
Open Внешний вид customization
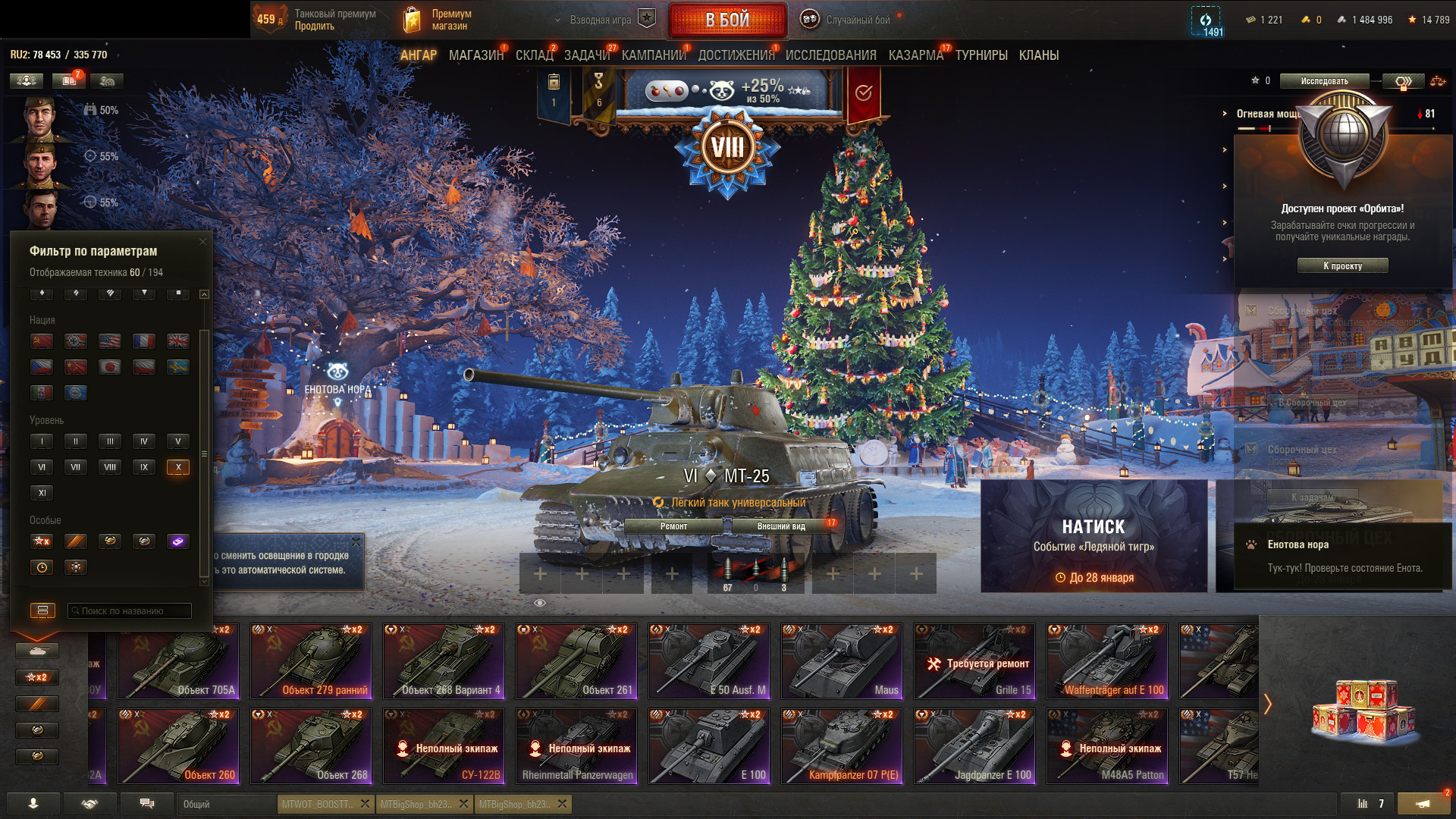pos(781,526)
